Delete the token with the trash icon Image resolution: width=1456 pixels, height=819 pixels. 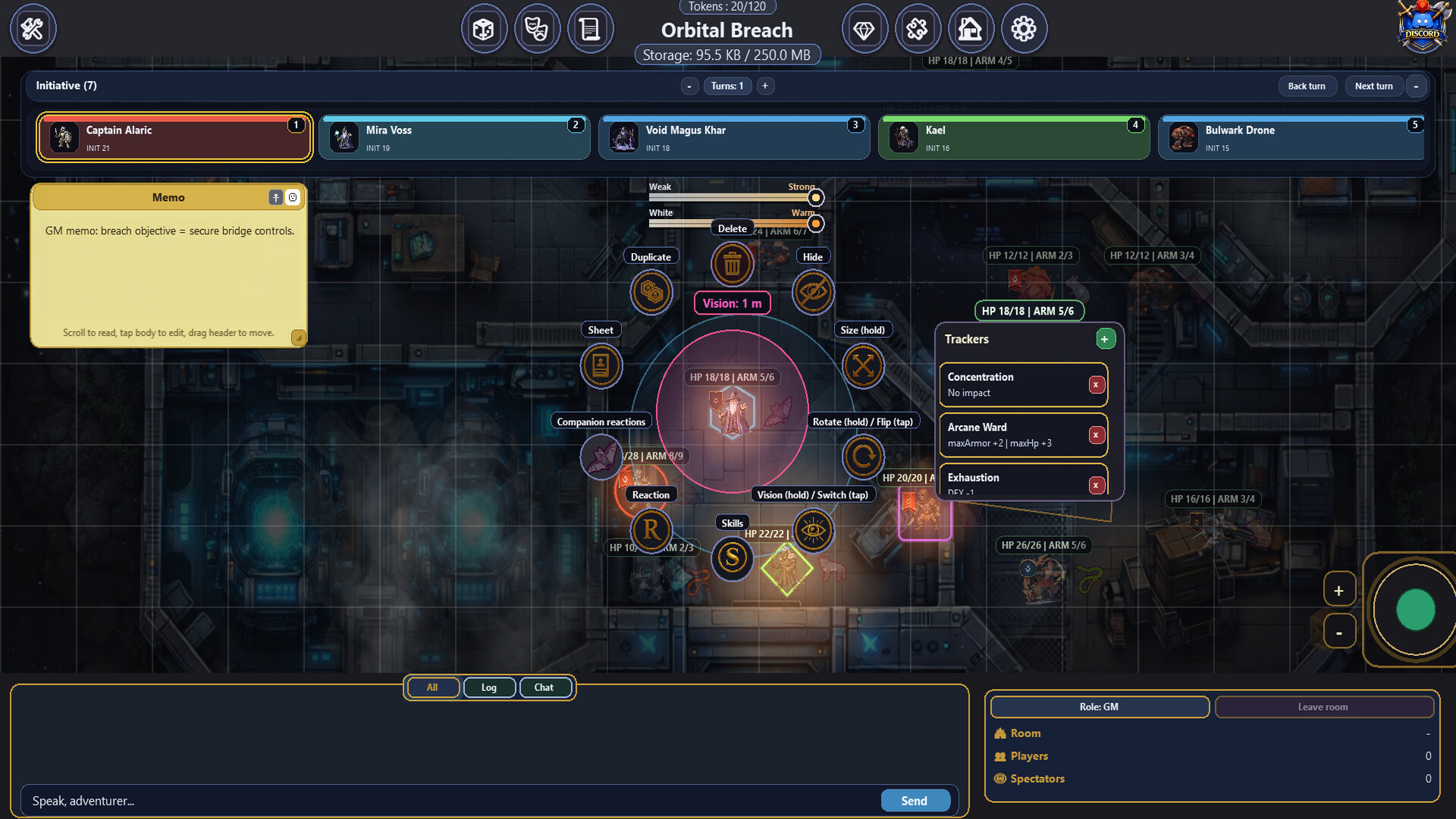coord(732,265)
